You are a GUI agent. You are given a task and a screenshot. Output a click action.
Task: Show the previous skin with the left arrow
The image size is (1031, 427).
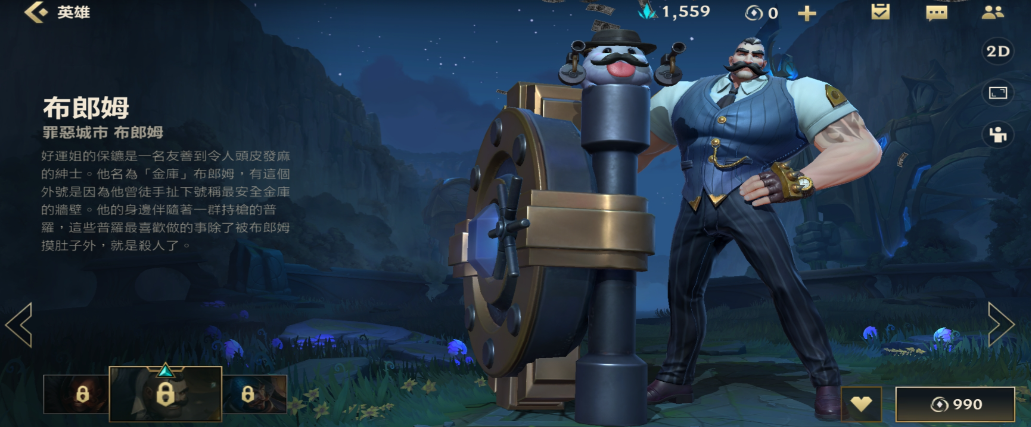tap(19, 324)
